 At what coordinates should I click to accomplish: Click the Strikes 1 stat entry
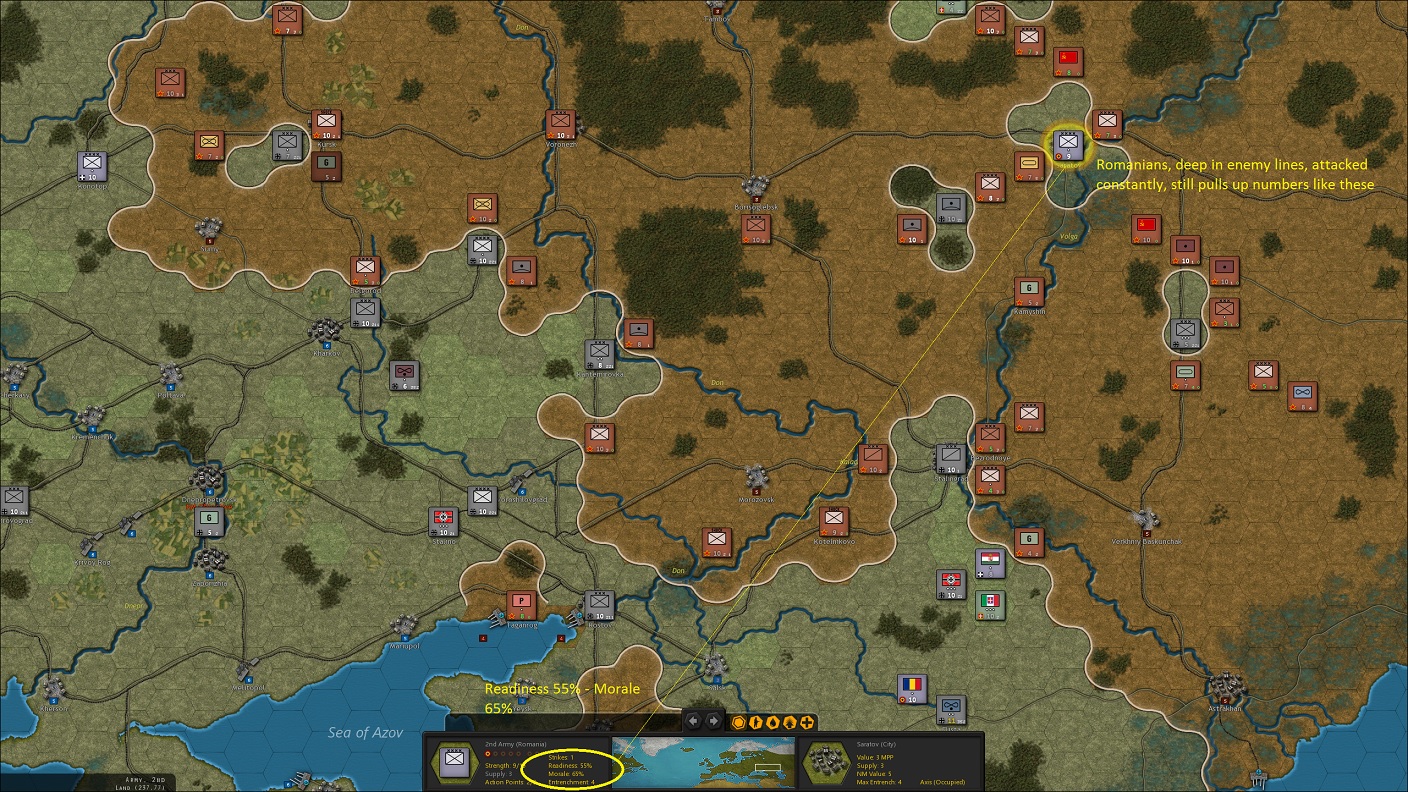tap(560, 757)
